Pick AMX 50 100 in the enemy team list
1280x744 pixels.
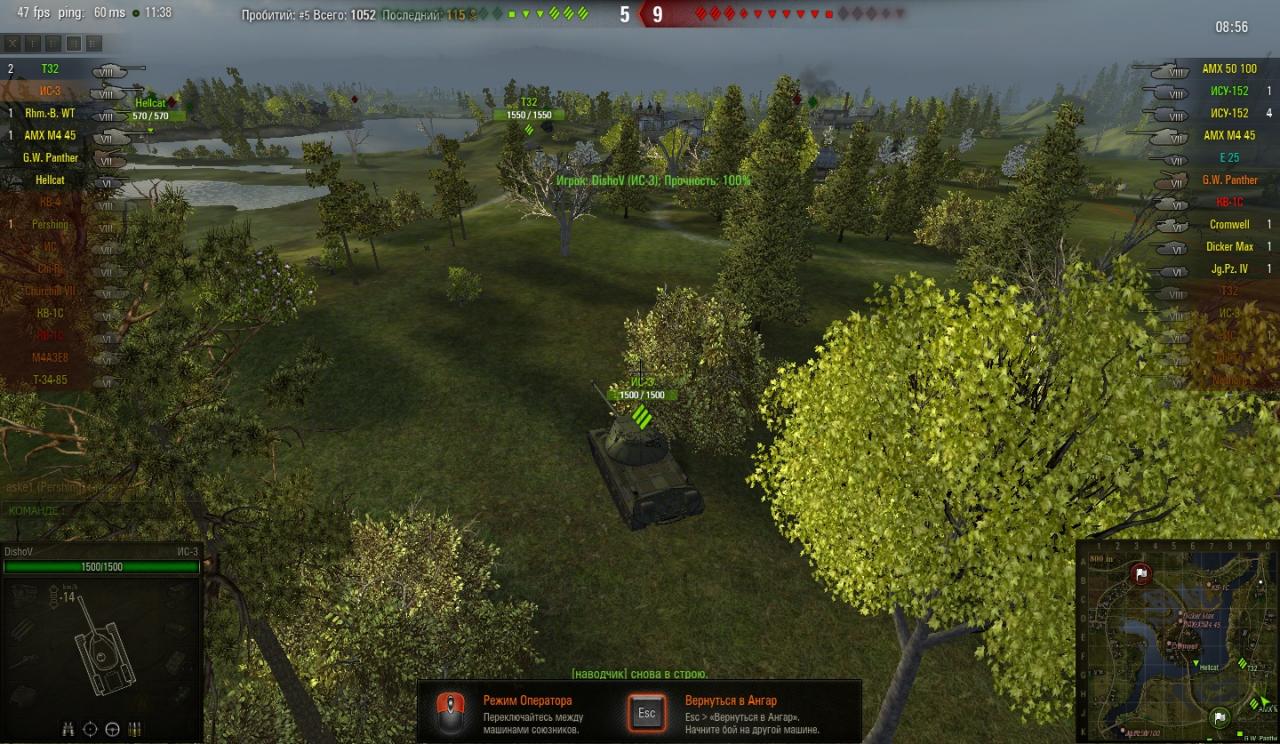(x=1229, y=69)
